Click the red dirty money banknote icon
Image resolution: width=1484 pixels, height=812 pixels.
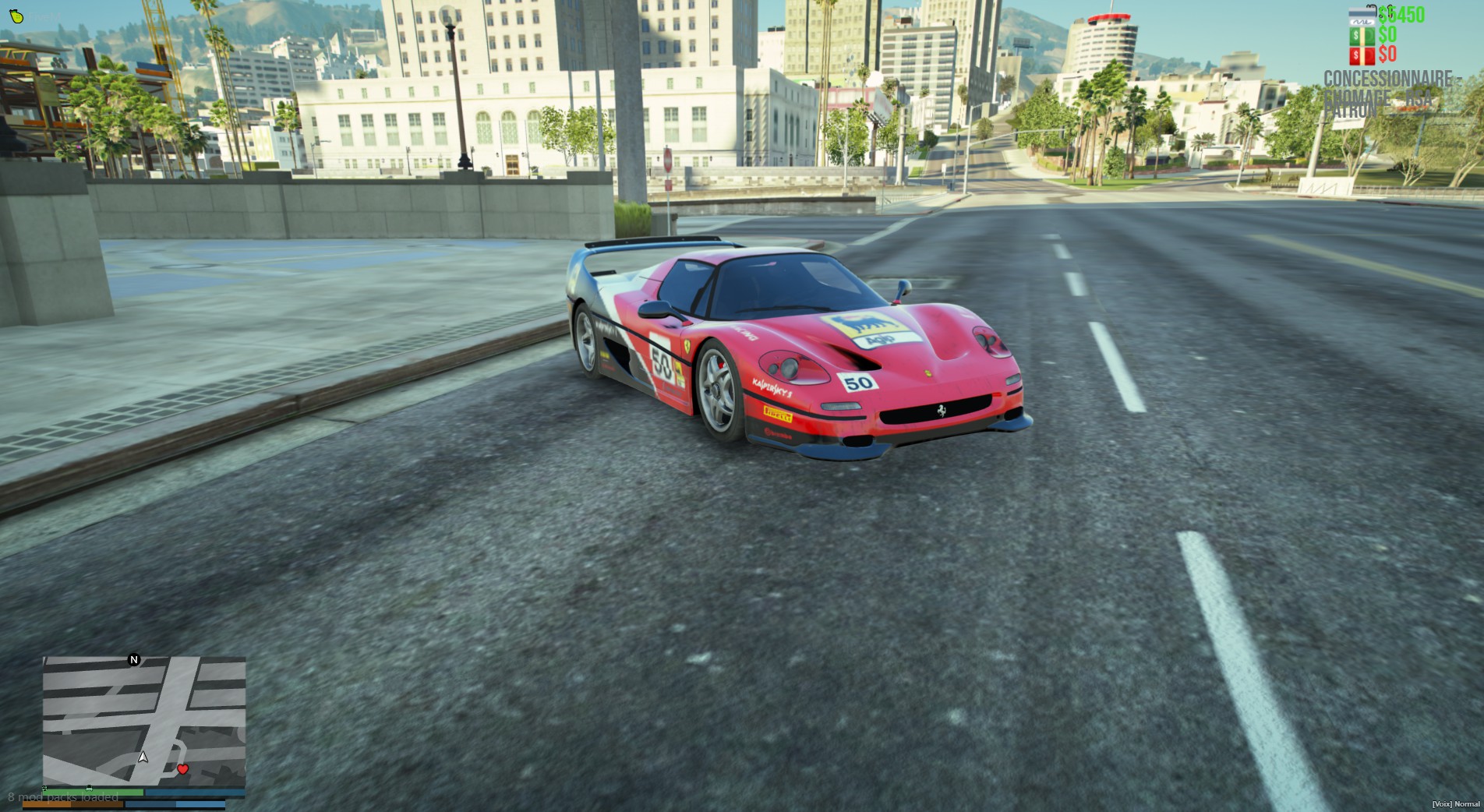(1362, 55)
